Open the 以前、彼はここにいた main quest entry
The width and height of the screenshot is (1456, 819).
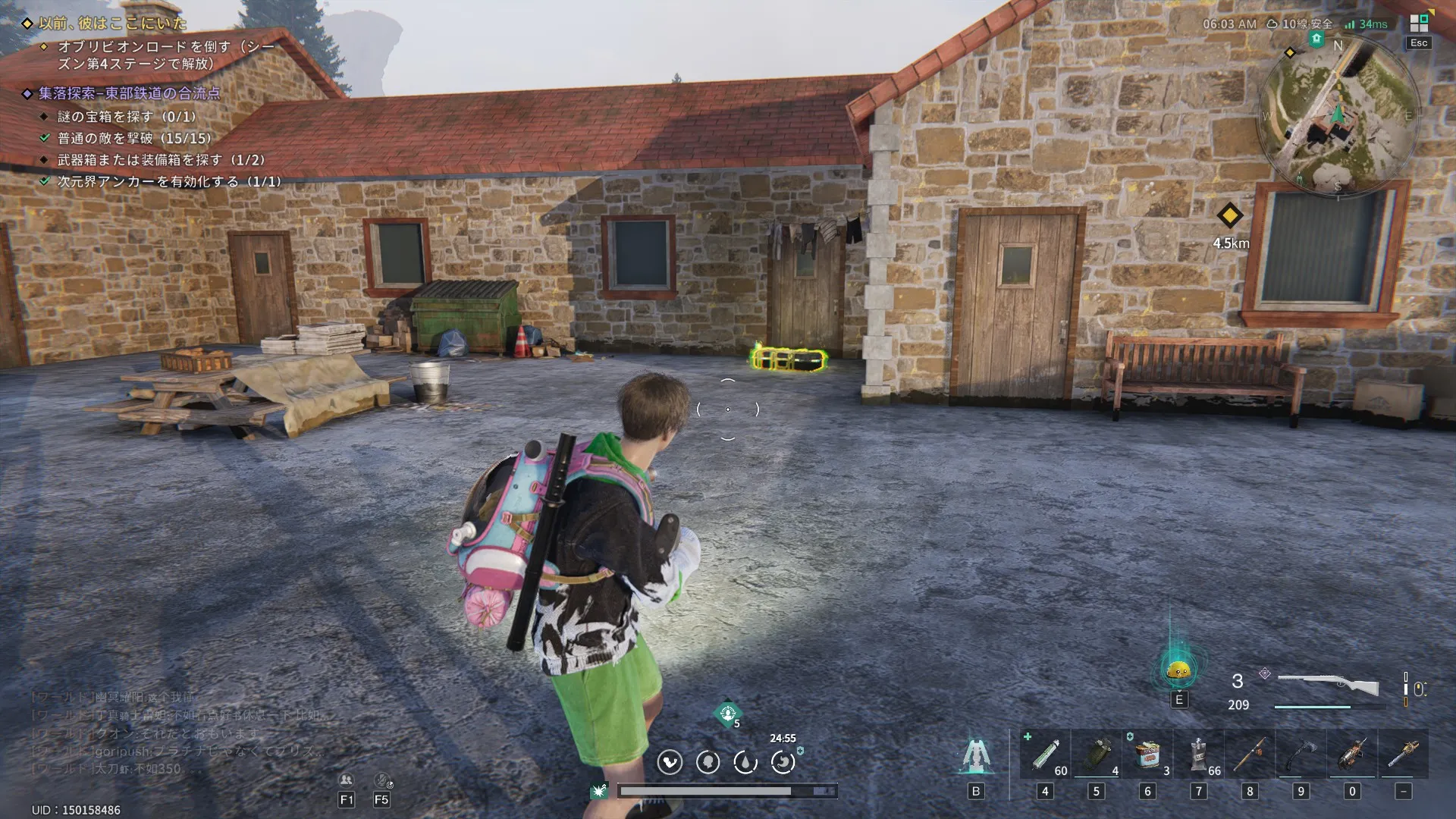[x=112, y=24]
